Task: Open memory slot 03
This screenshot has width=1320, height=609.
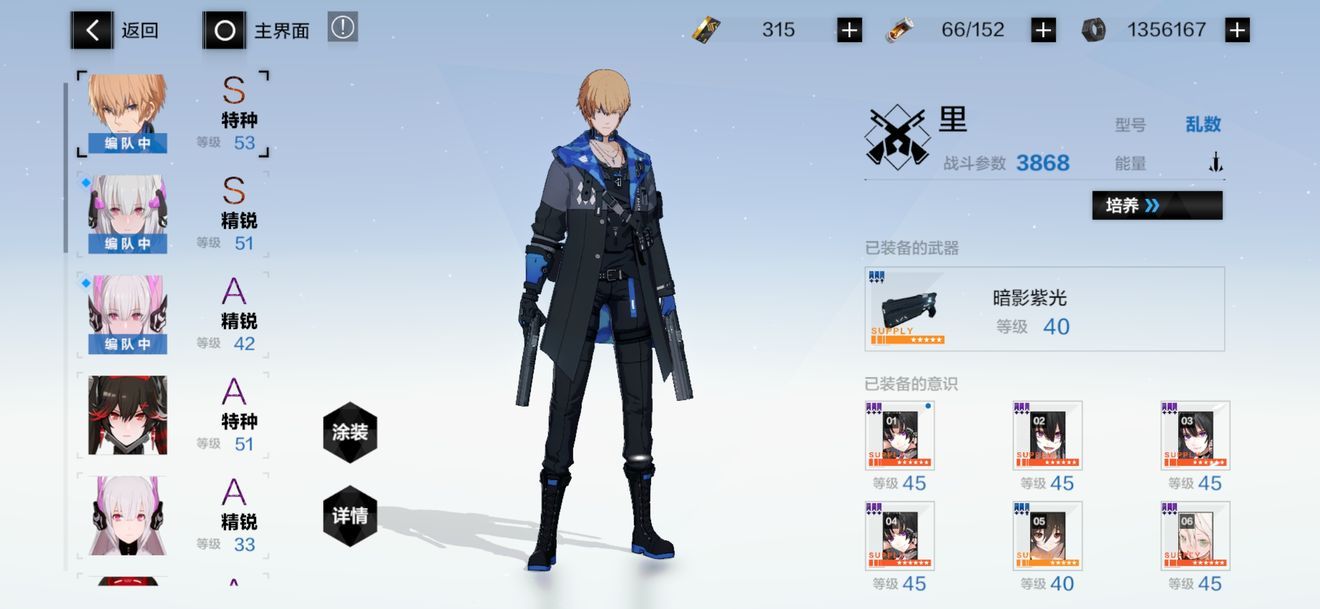Action: click(x=1195, y=435)
